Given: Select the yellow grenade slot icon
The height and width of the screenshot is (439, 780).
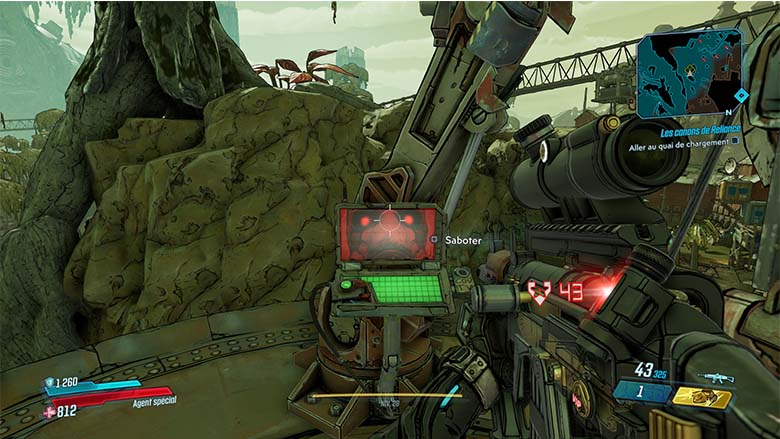Looking at the screenshot, I should pos(701,397).
